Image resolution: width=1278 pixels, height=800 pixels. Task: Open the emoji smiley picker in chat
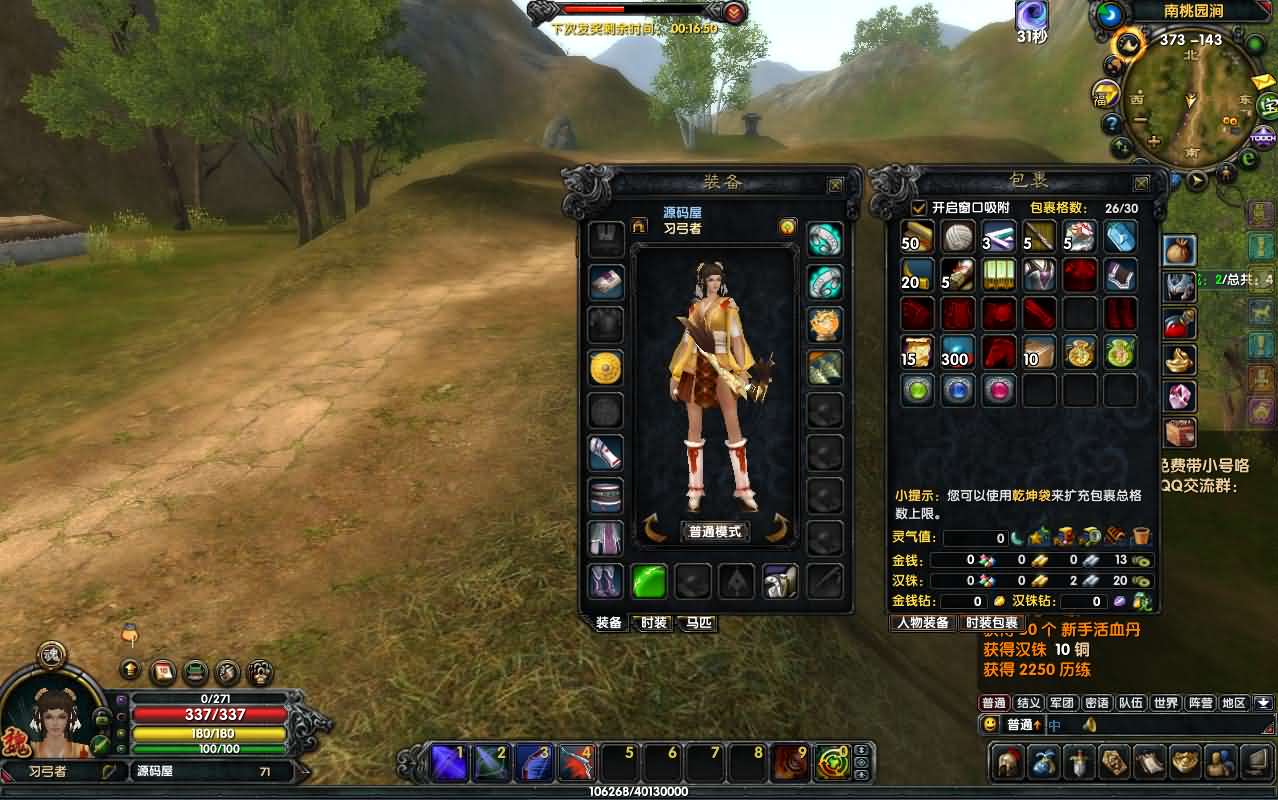990,724
